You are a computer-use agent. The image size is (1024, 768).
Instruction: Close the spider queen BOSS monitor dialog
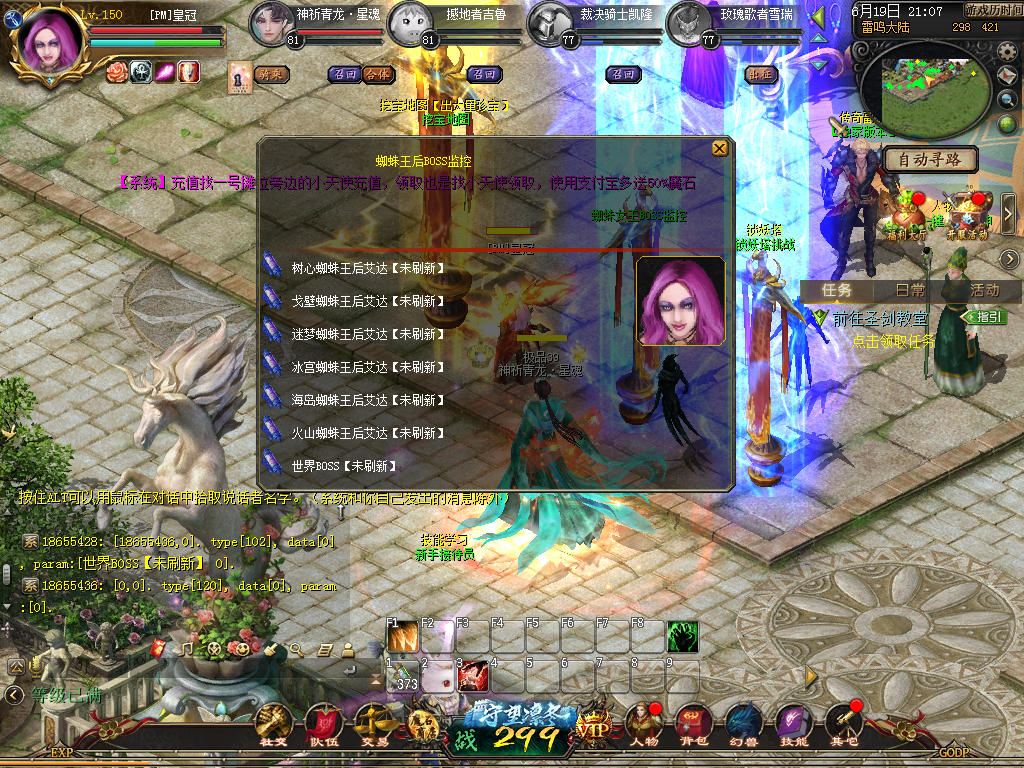719,149
